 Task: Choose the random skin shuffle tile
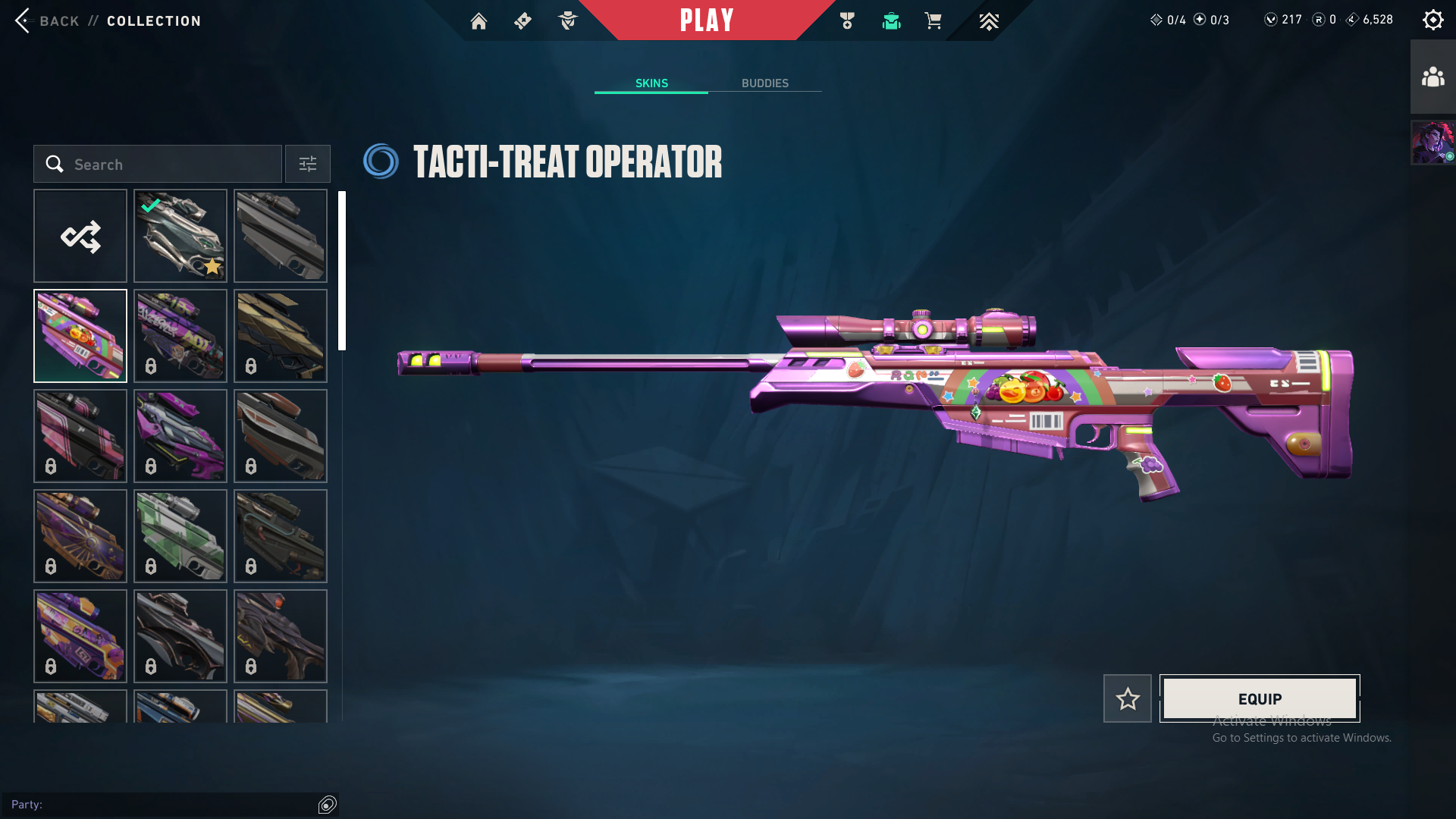tap(80, 236)
